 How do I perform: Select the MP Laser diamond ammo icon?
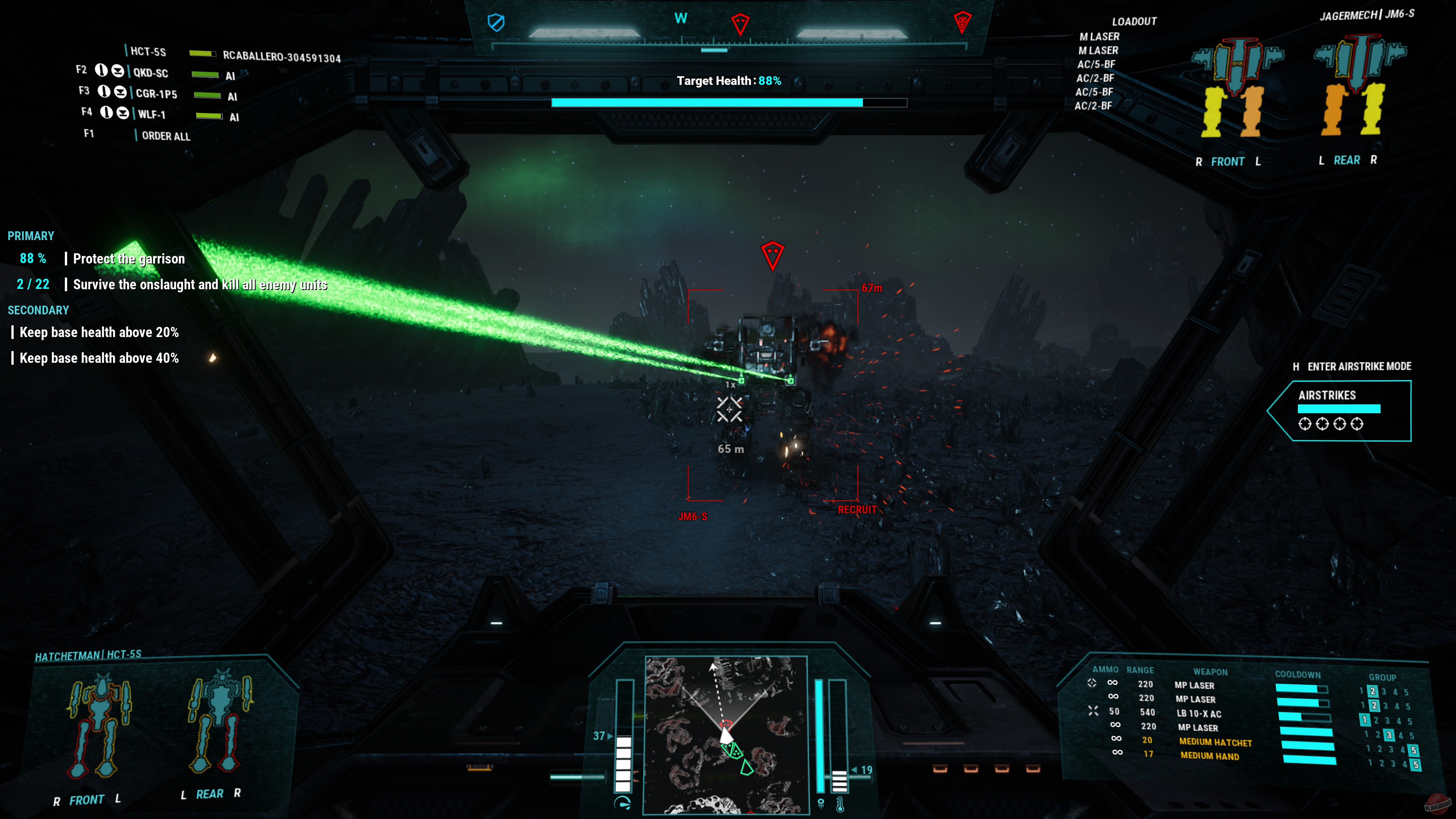coord(1092,682)
